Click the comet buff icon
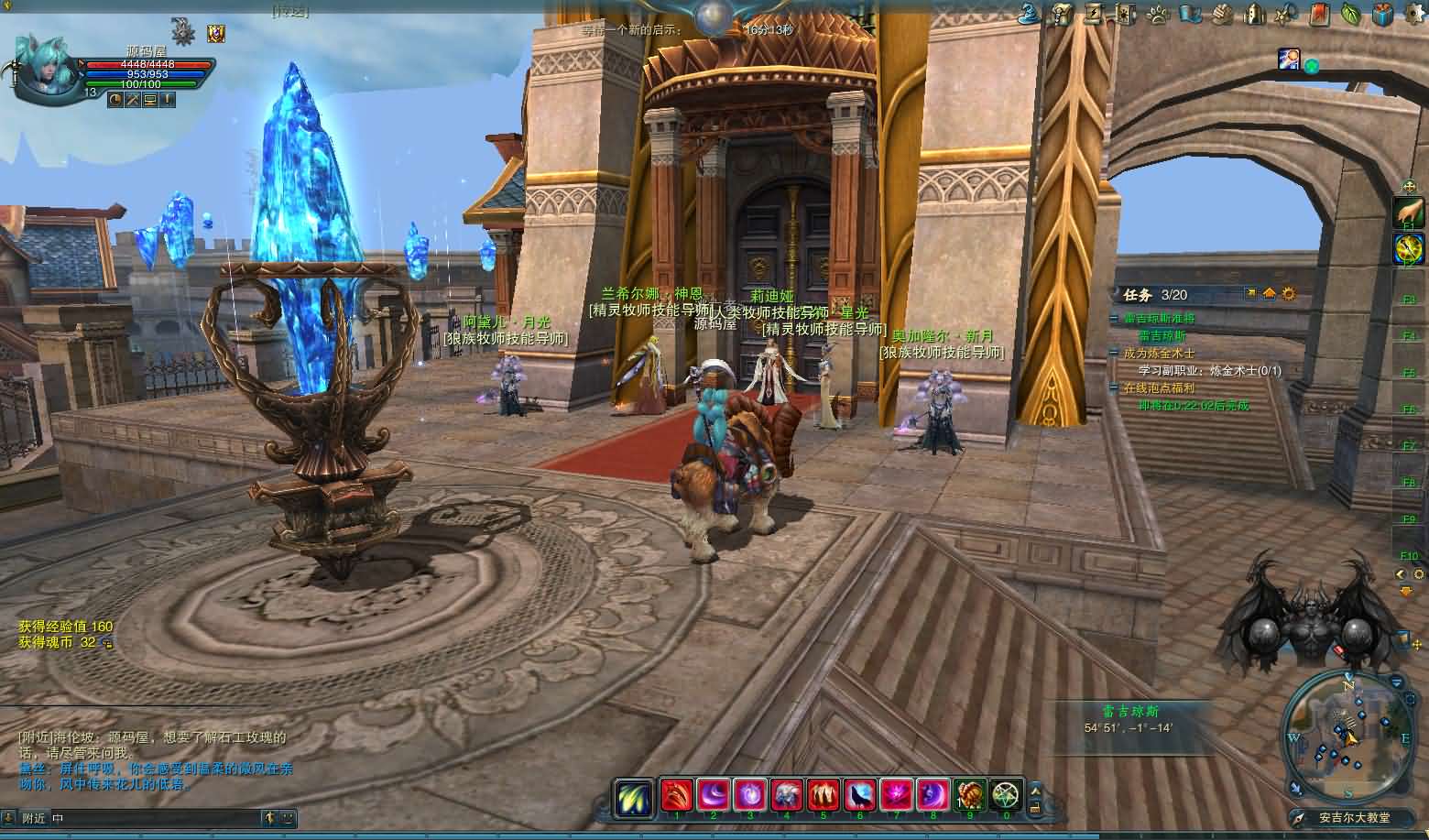Viewport: 1429px width, 840px height. pyautogui.click(x=1289, y=60)
